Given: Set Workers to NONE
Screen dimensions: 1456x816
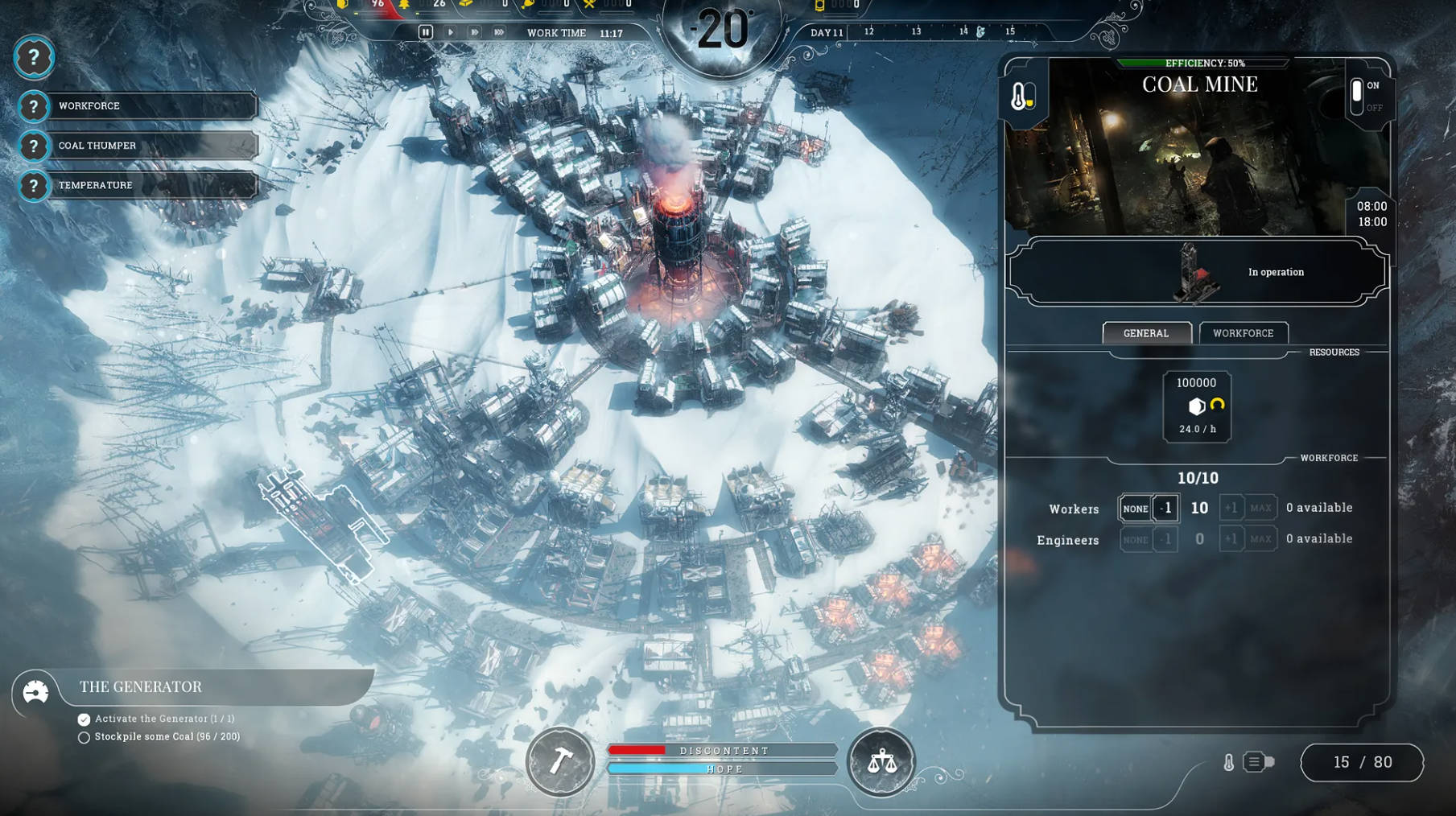Looking at the screenshot, I should point(1136,508).
